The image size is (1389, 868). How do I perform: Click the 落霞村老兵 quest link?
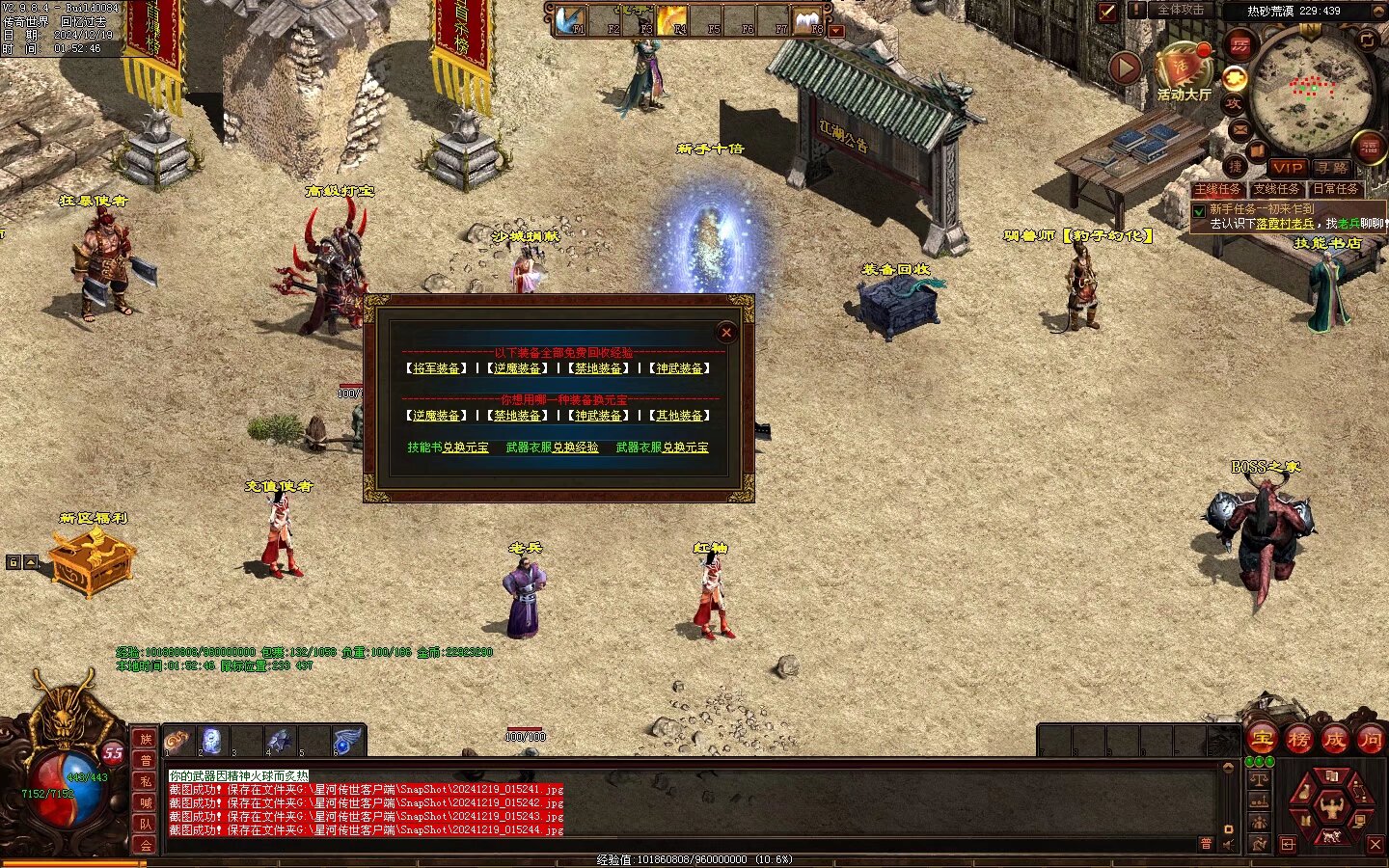(x=1285, y=224)
